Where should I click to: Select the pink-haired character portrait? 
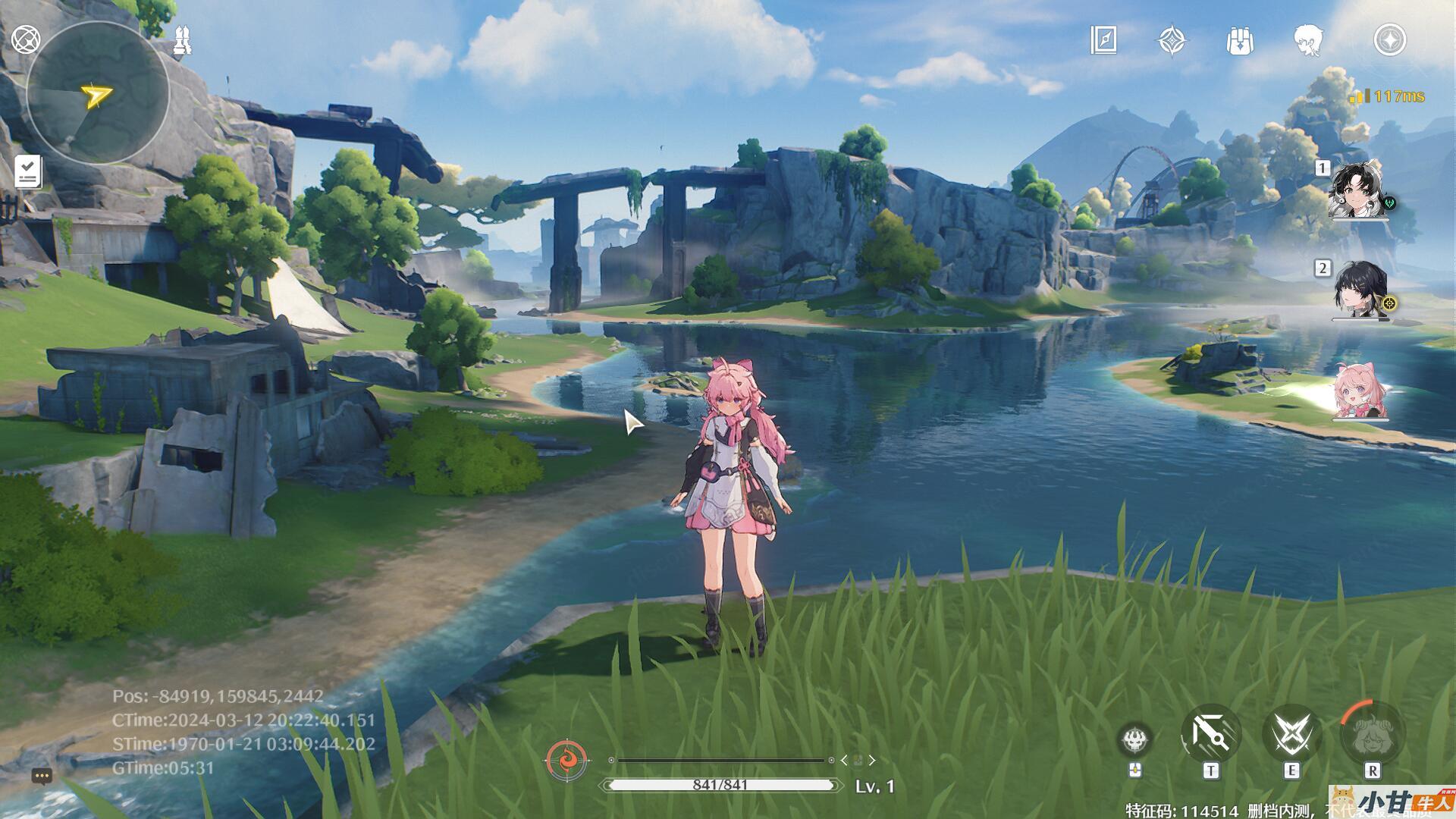(x=1360, y=391)
